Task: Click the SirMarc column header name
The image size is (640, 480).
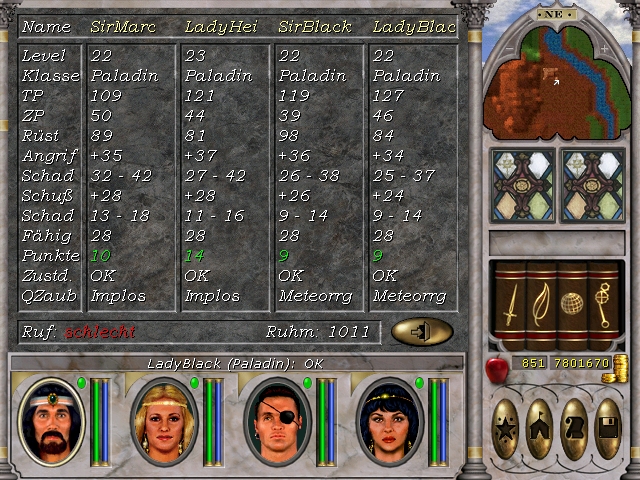Action: click(x=123, y=27)
